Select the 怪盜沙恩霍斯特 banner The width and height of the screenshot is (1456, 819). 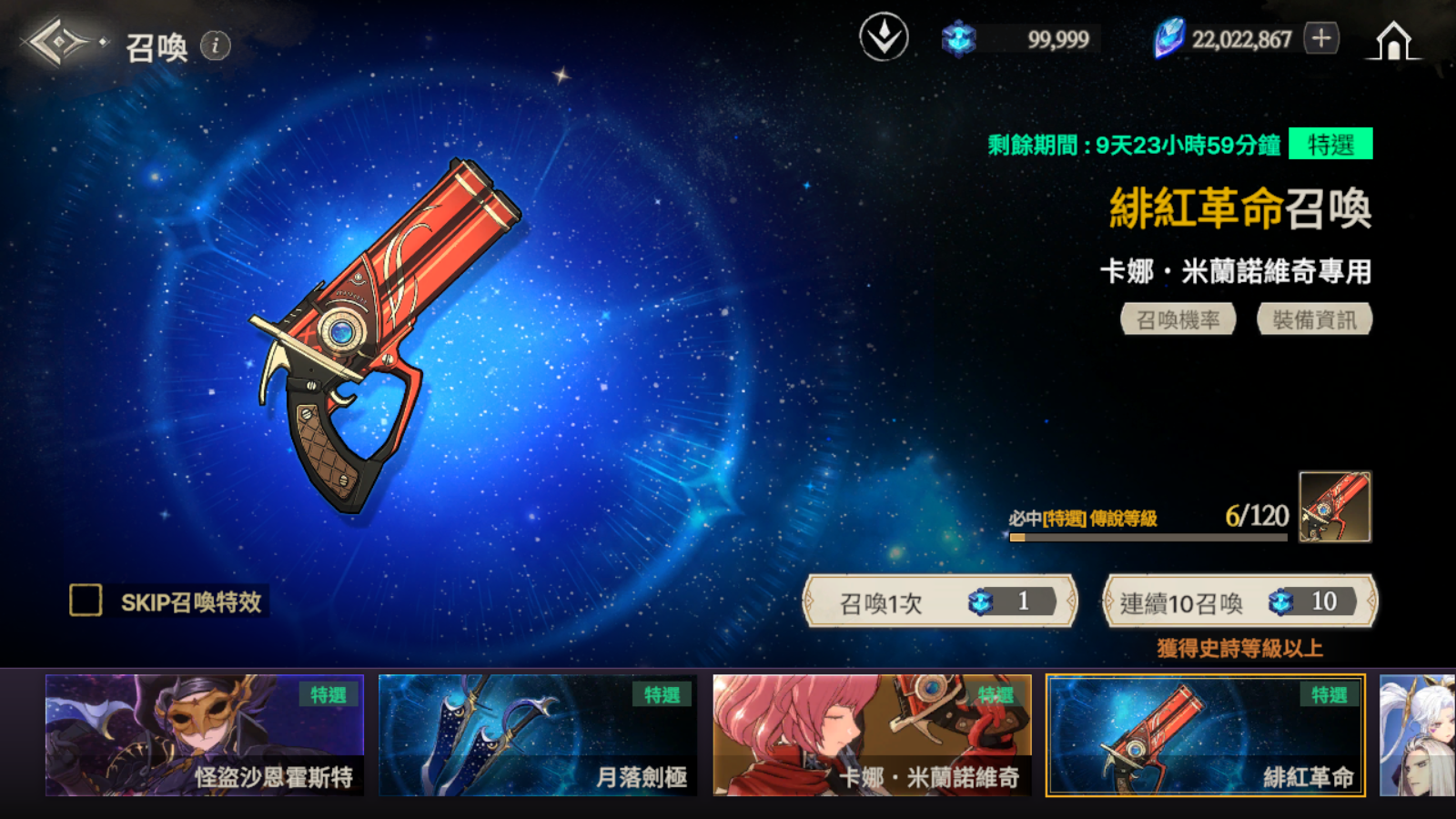click(x=205, y=735)
